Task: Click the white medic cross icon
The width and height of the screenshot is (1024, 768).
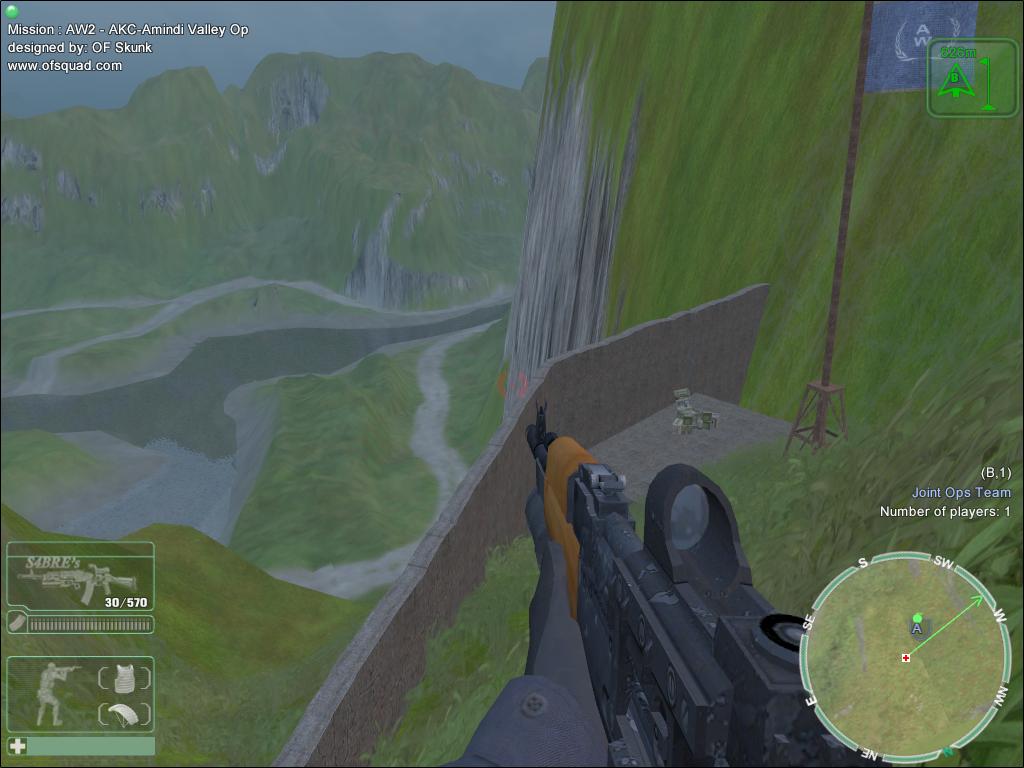Action: pyautogui.click(x=17, y=746)
